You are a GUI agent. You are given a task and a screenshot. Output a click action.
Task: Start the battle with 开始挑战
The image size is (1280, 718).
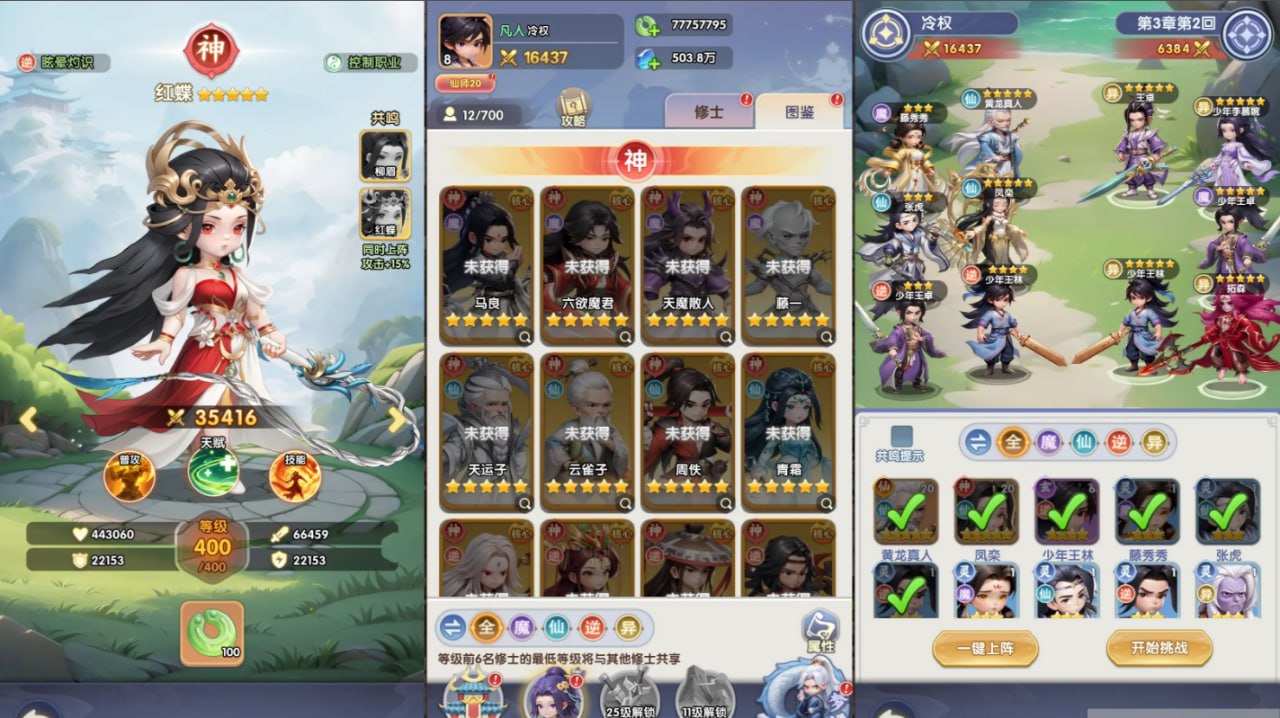click(1159, 648)
